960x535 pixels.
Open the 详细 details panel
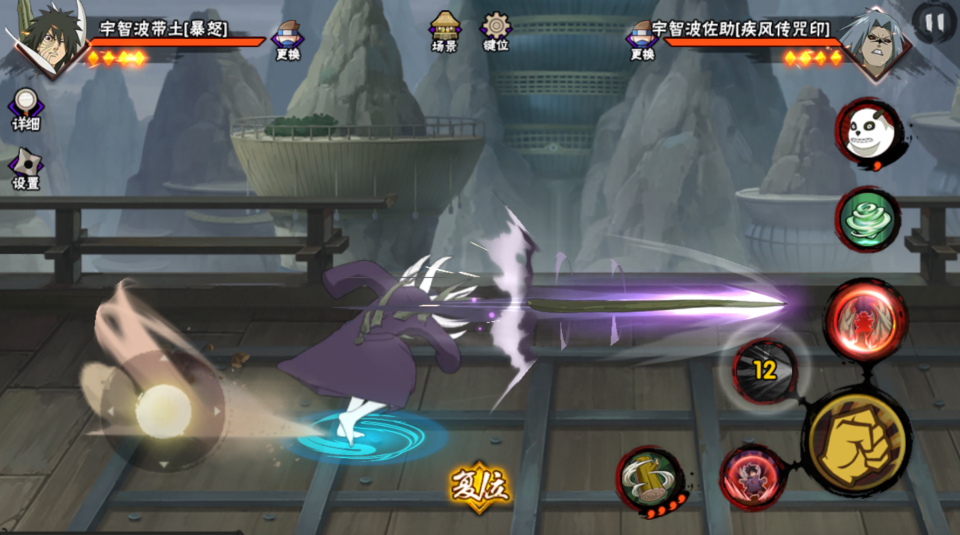point(26,108)
